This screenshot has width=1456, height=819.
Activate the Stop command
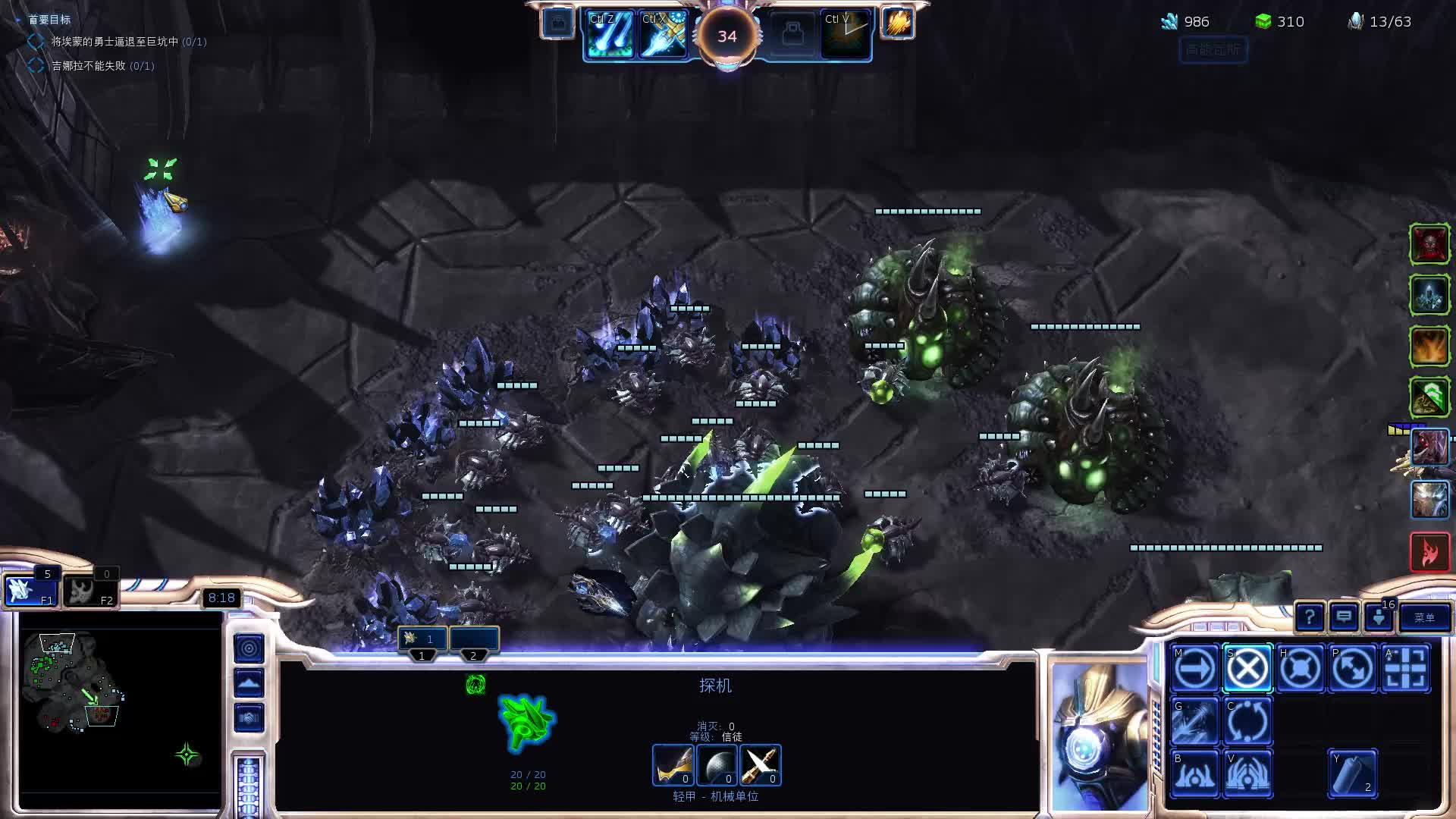[x=1247, y=669]
